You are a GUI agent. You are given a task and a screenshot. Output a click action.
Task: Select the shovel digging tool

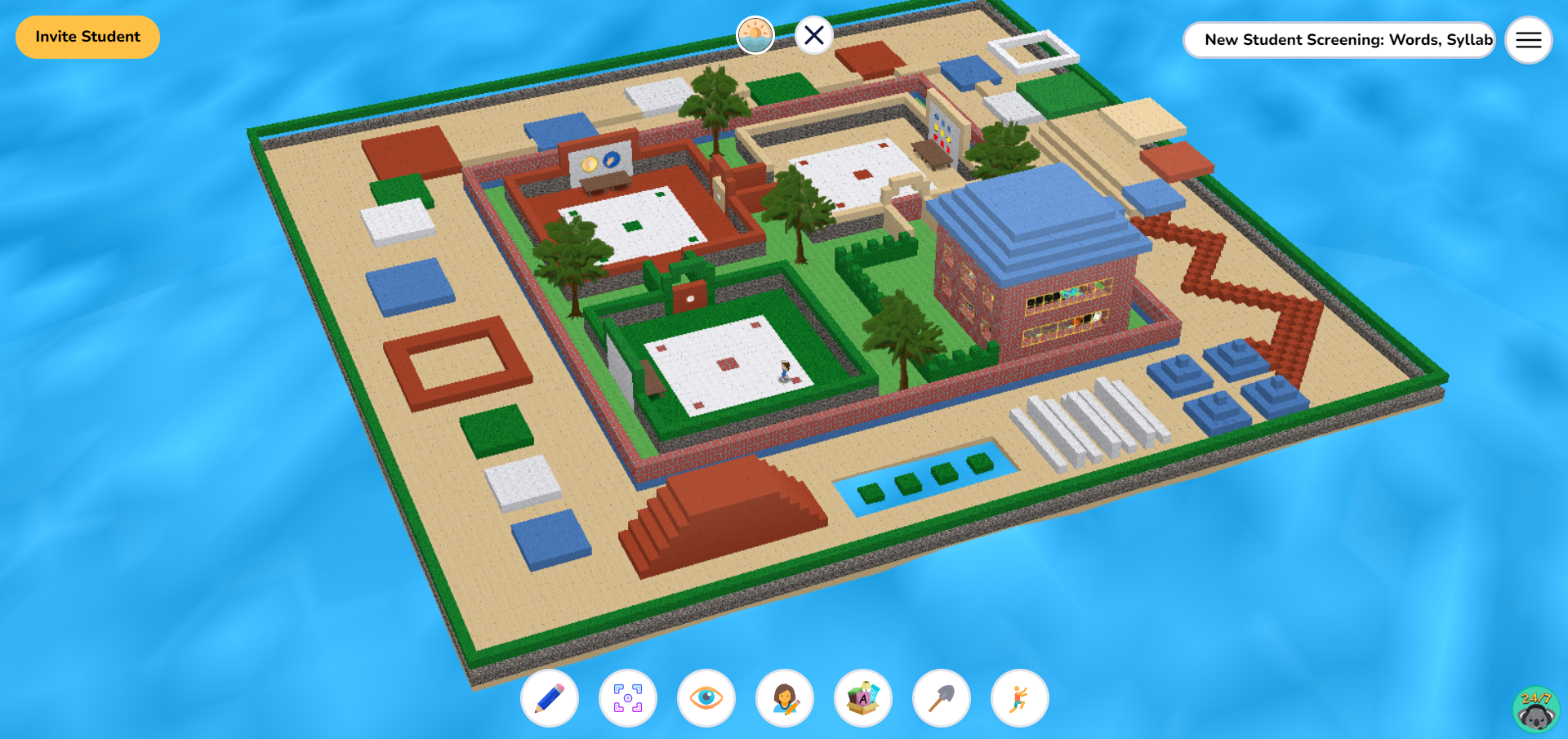pos(942,698)
